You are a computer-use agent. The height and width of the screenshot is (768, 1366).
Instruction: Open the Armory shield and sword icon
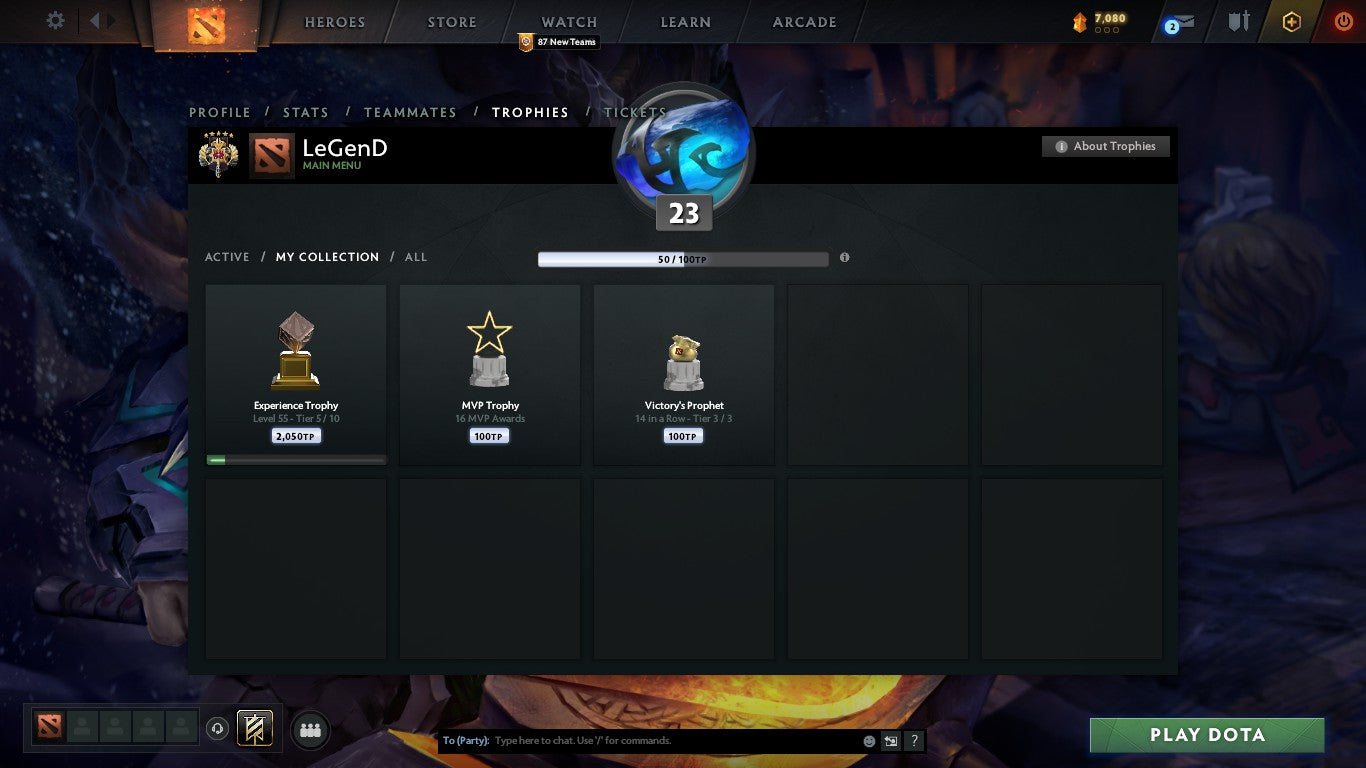tap(1237, 20)
